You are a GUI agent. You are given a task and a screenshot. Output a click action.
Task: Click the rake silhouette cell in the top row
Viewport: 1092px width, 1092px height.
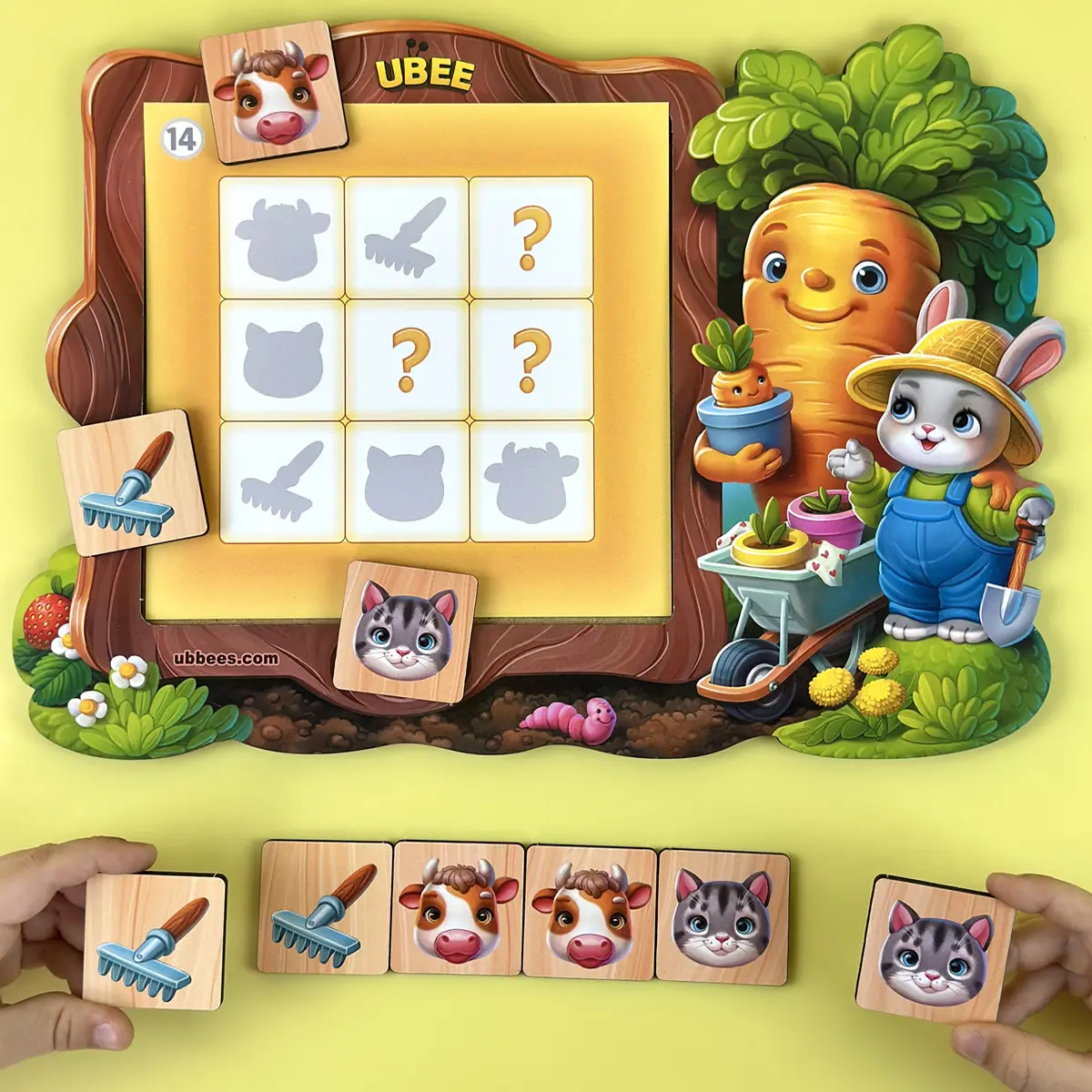pyautogui.click(x=407, y=236)
